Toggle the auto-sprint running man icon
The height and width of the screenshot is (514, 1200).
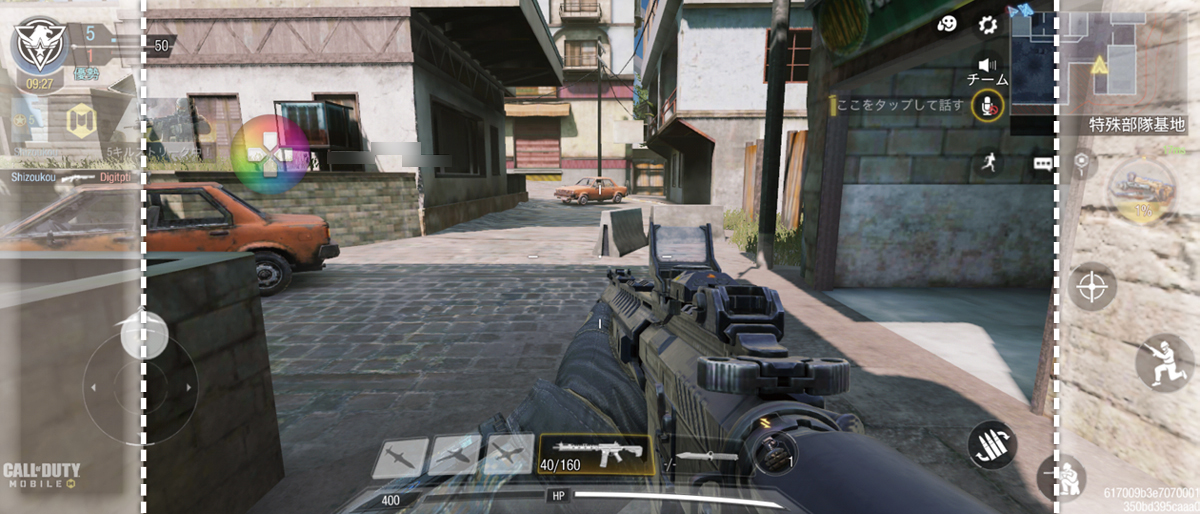[x=989, y=165]
